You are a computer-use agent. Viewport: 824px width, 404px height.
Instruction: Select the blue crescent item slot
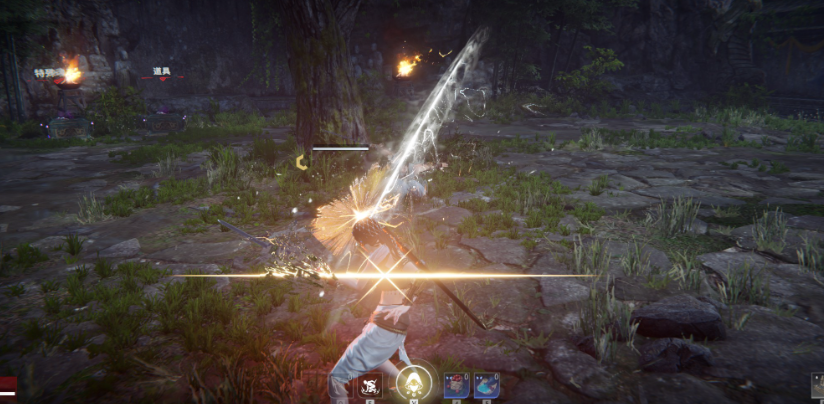point(487,386)
